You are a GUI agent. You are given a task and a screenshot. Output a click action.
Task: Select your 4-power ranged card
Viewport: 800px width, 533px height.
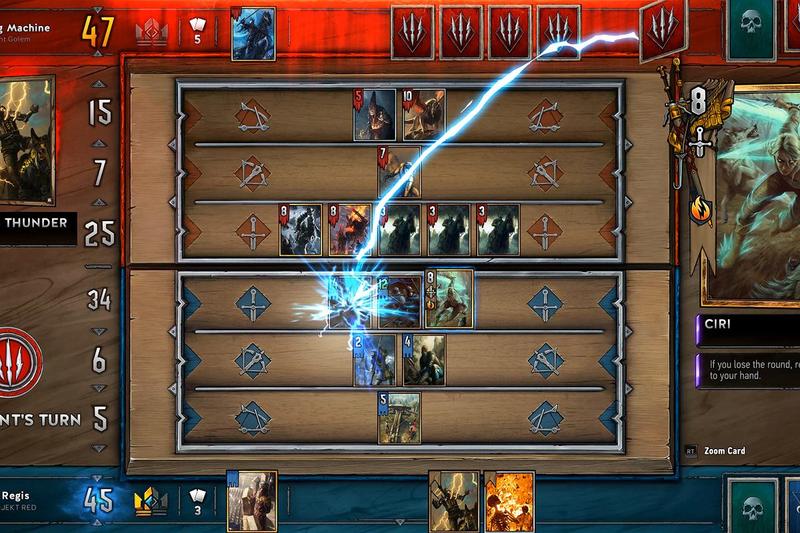(x=424, y=360)
